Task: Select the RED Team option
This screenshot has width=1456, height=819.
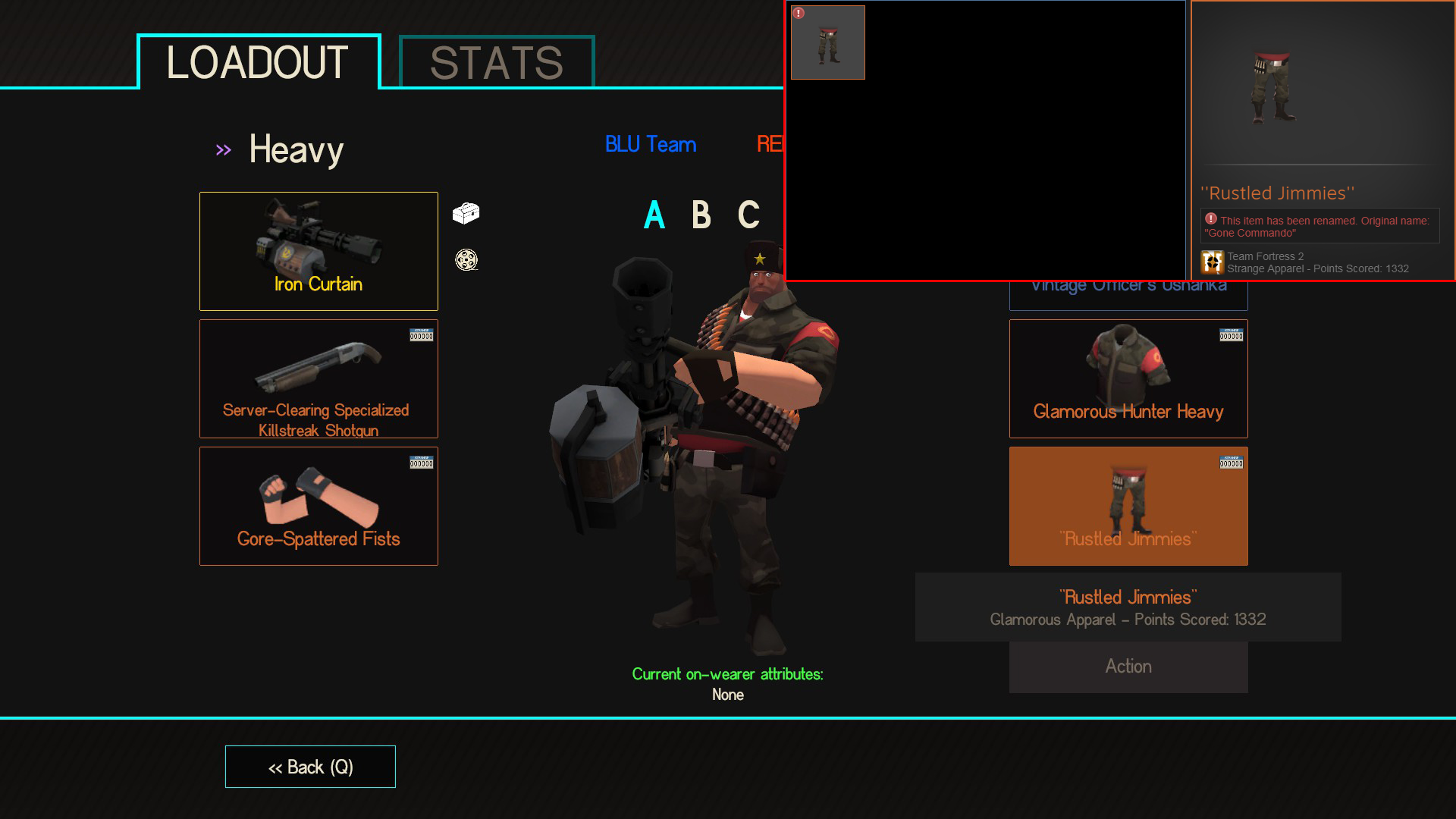Action: click(x=772, y=144)
